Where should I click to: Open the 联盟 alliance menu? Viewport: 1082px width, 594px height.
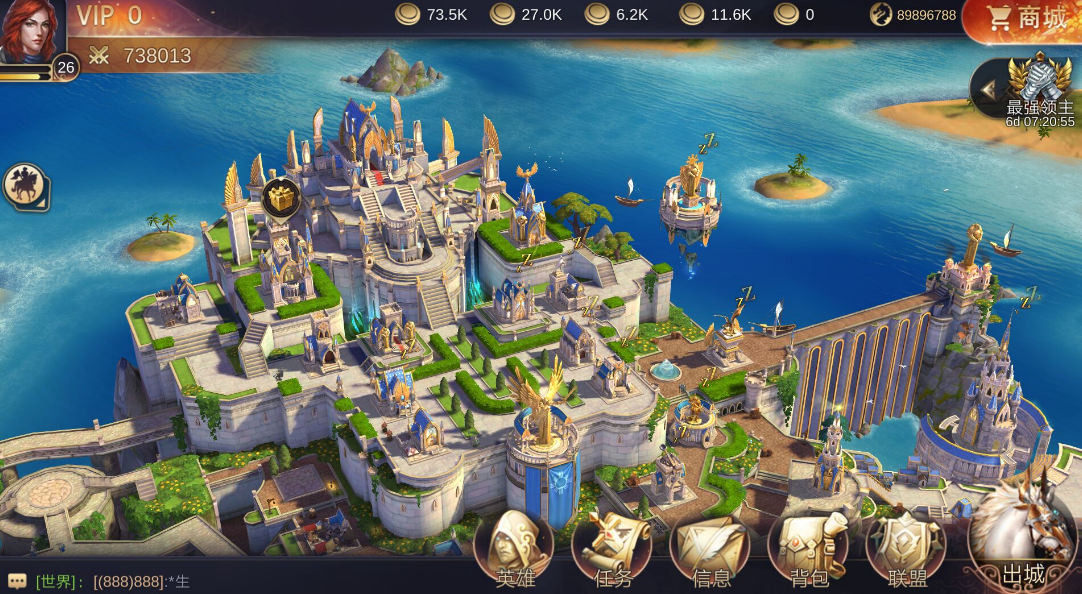point(906,548)
